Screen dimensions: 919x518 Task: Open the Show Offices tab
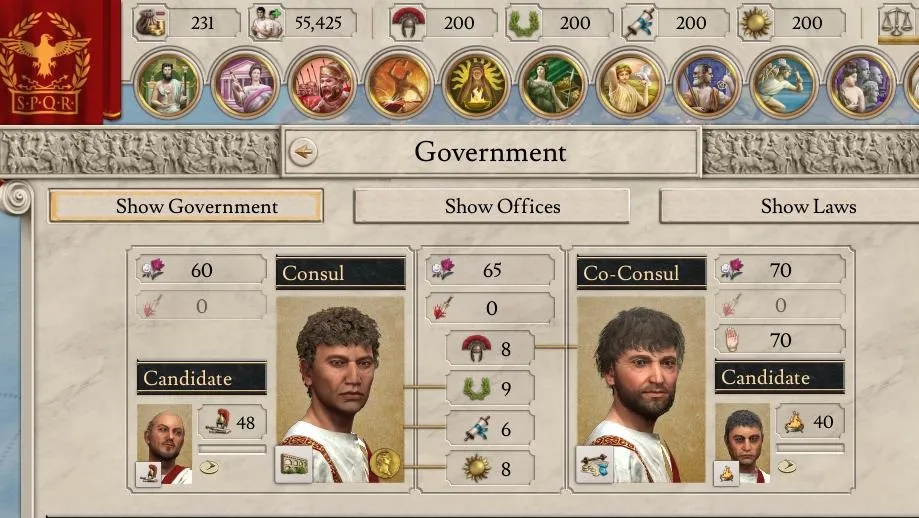click(x=492, y=207)
